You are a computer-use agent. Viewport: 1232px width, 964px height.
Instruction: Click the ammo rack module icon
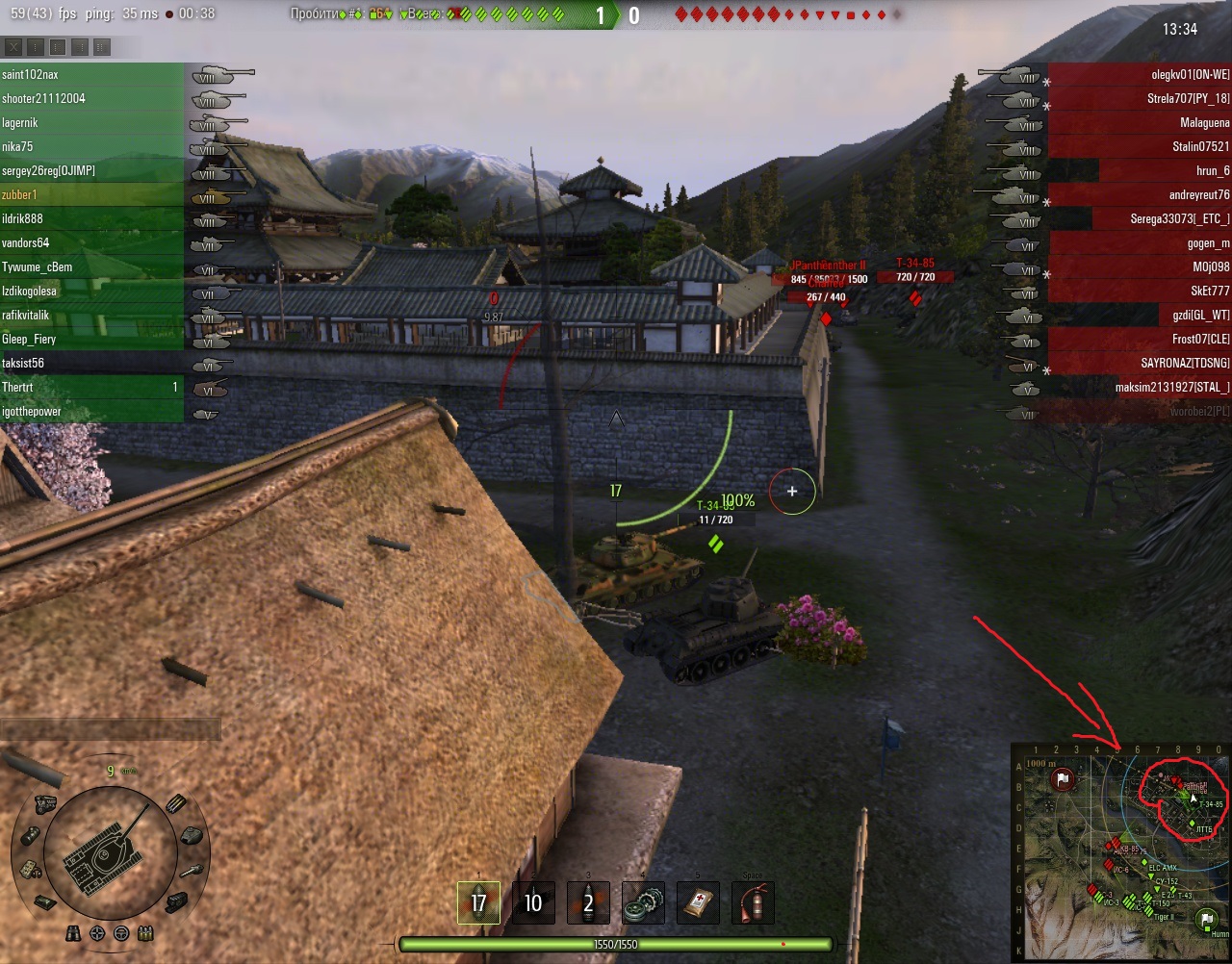point(176,804)
